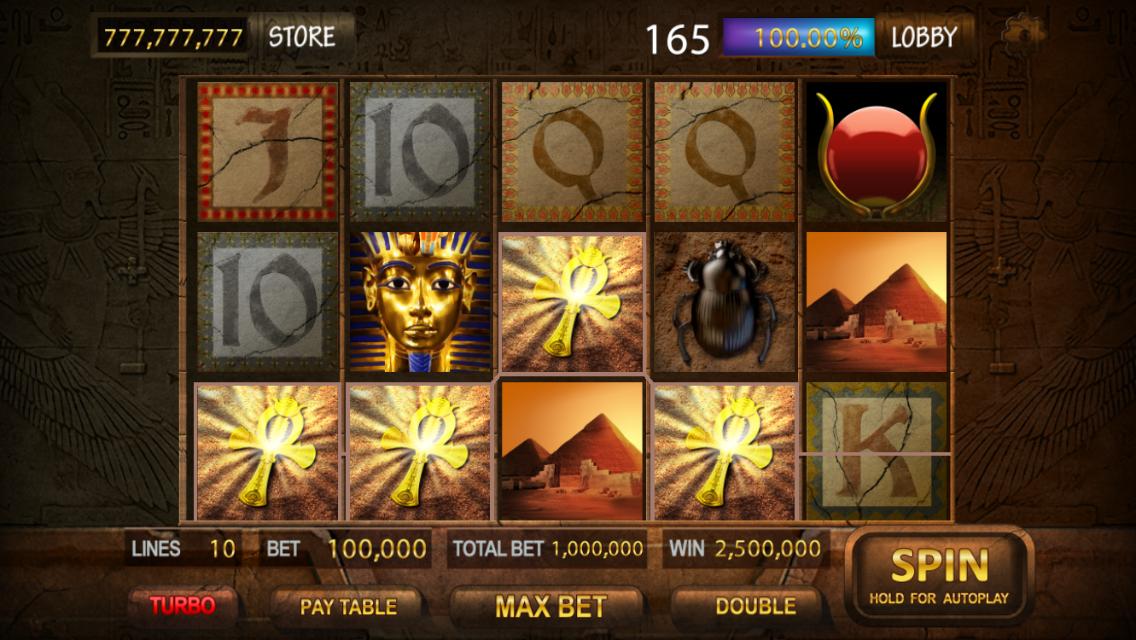Set wager with MAX BET
Viewport: 1136px width, 640px height.
[x=550, y=606]
